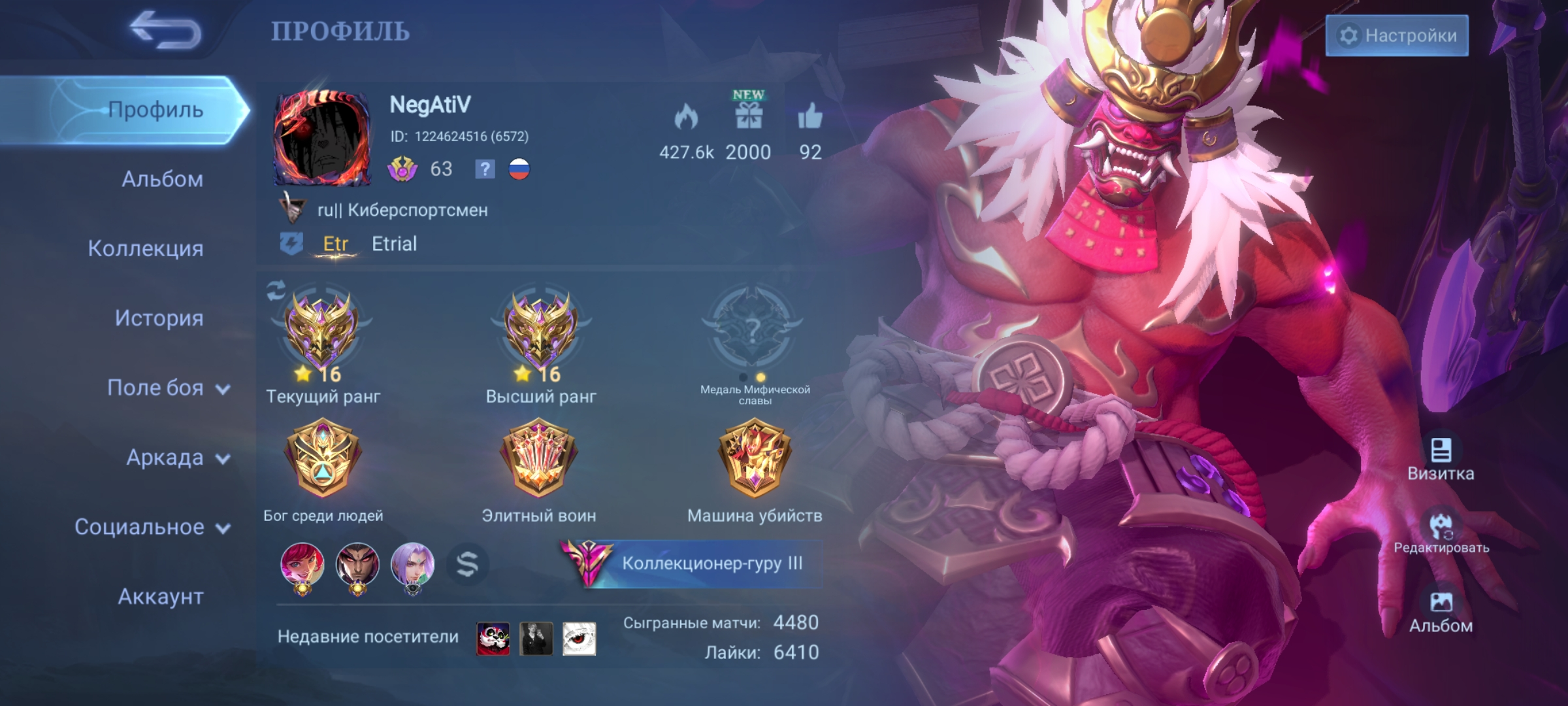Tap the thumbs-up likes icon

click(x=810, y=116)
